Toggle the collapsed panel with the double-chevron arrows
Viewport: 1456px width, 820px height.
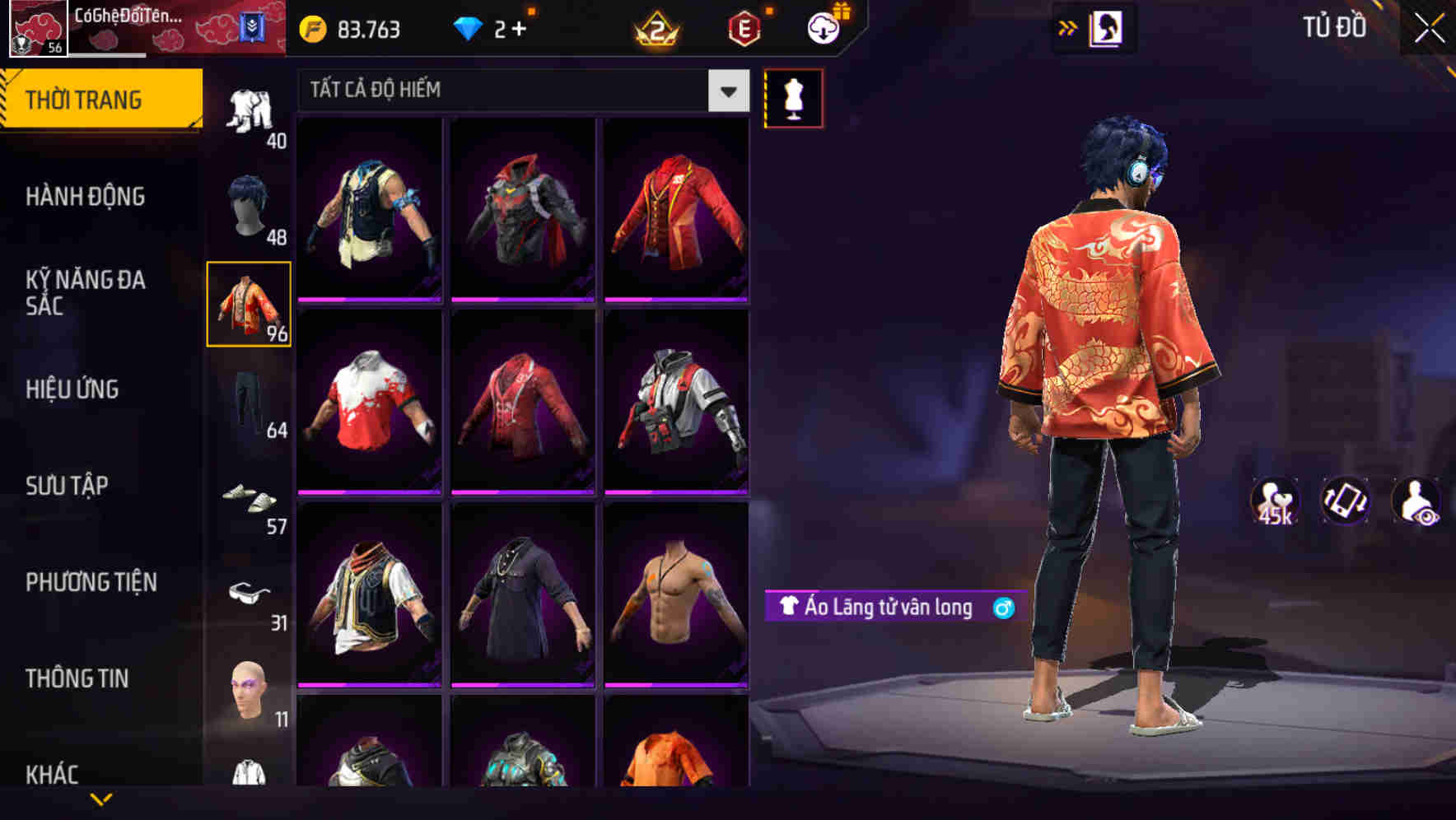click(x=1068, y=27)
